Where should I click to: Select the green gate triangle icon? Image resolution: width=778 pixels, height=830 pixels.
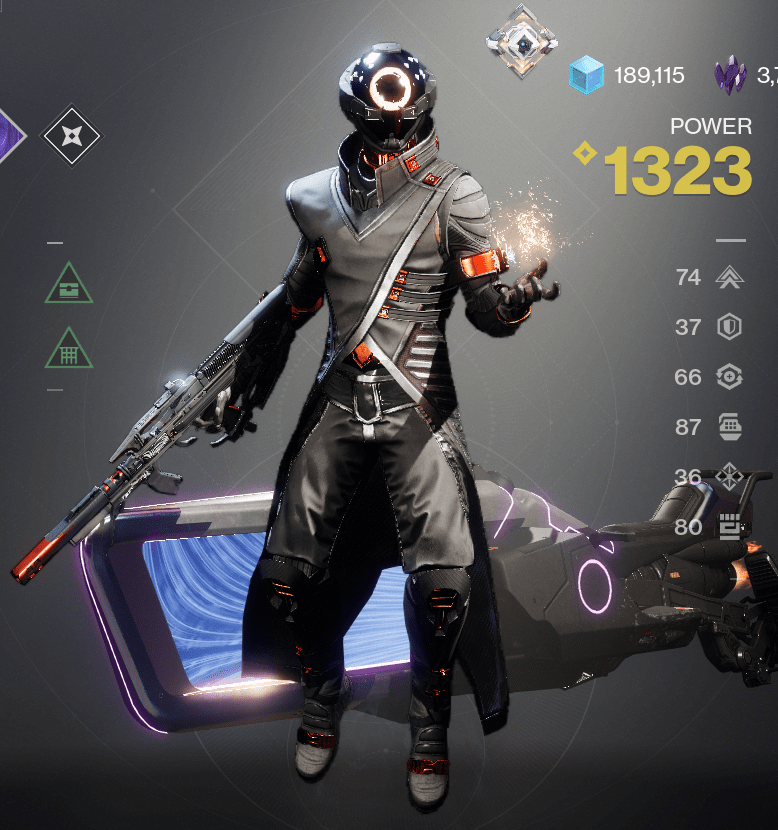point(69,350)
